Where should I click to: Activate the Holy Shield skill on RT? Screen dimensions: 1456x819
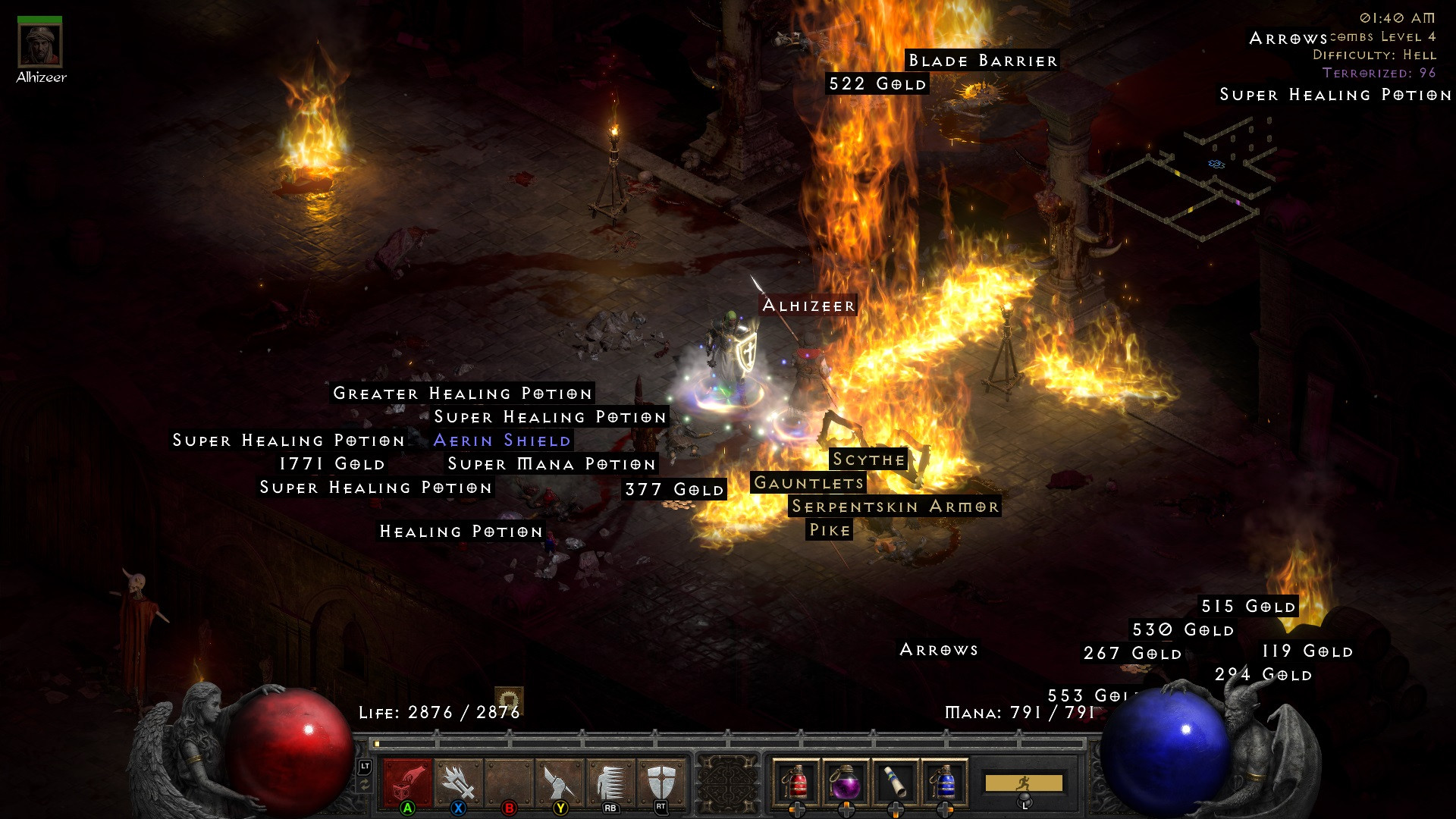(x=661, y=781)
